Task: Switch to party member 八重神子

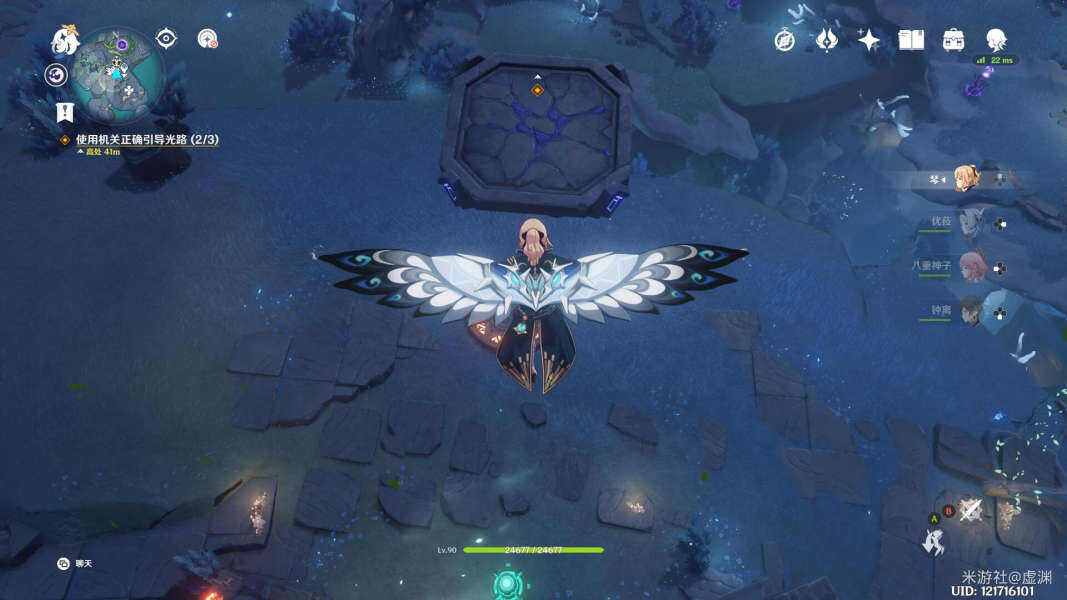Action: [971, 267]
